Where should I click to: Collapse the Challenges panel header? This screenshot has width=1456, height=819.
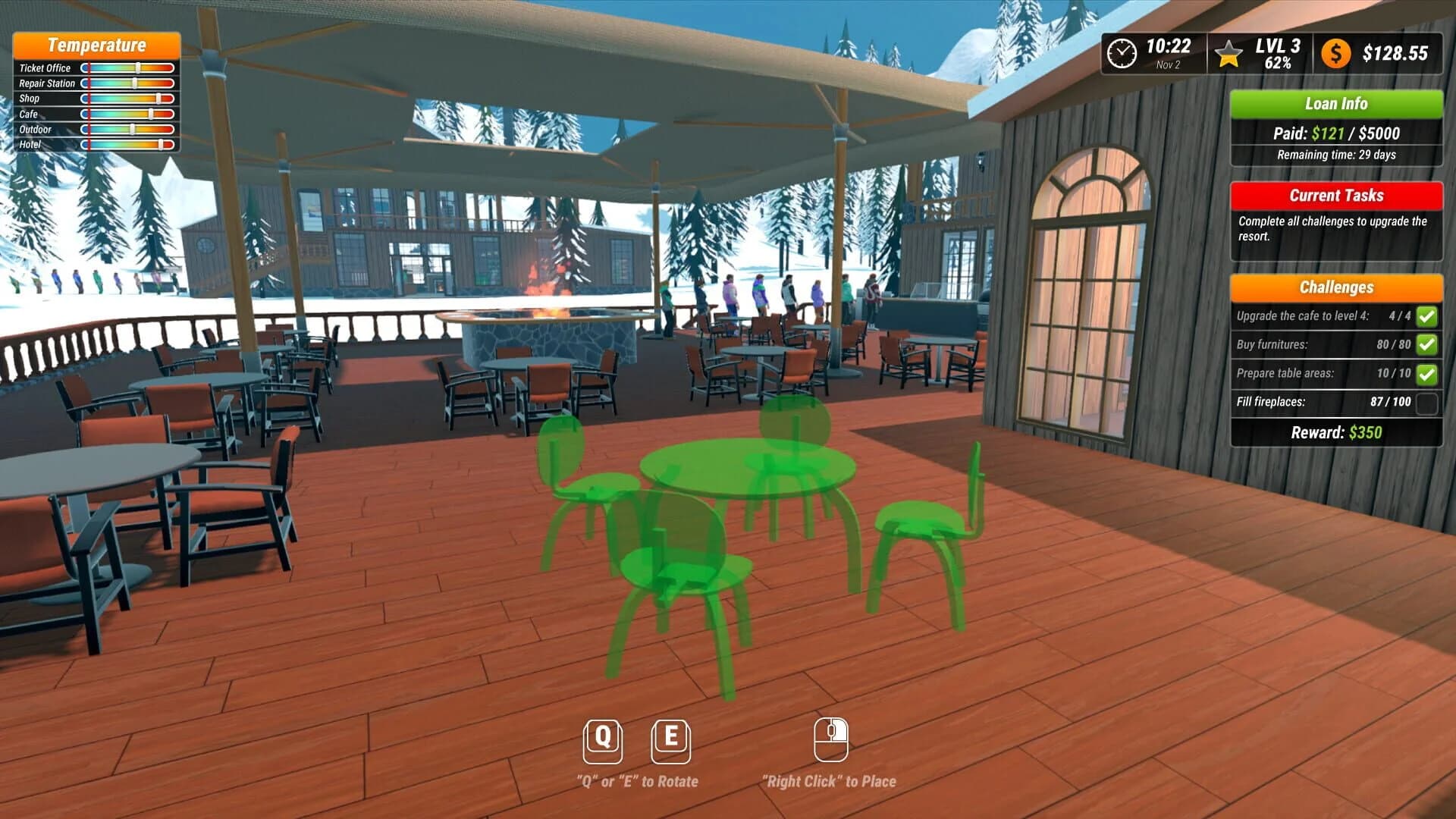click(x=1336, y=288)
